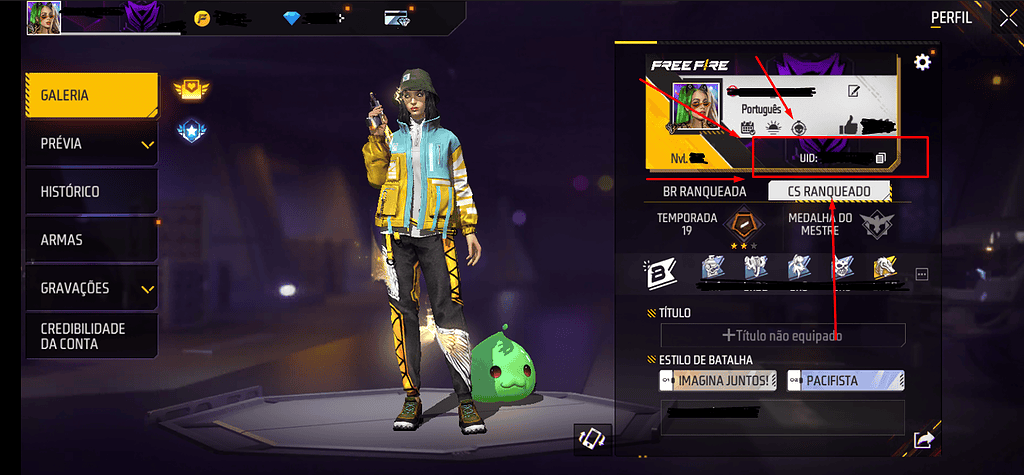The image size is (1024, 475).
Task: Open the Histórico section
Action: (92, 192)
